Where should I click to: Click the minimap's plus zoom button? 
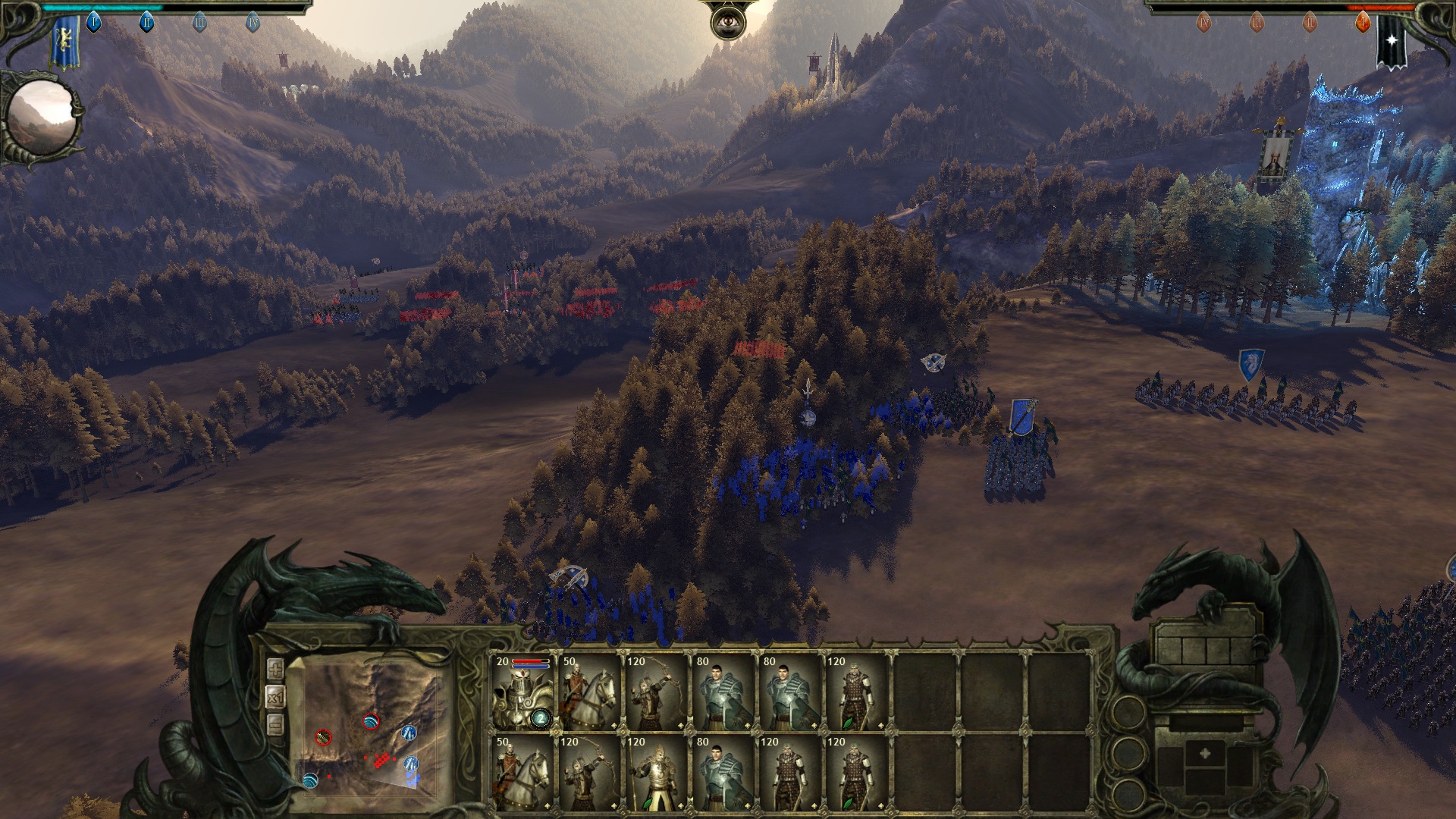pos(275,669)
